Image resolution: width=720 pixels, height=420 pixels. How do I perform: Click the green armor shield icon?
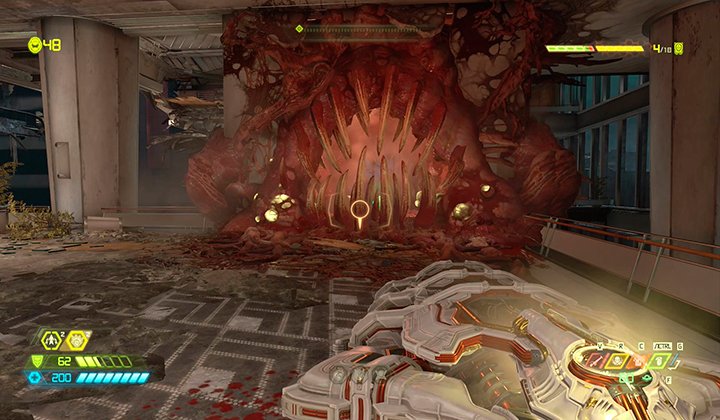point(39,361)
